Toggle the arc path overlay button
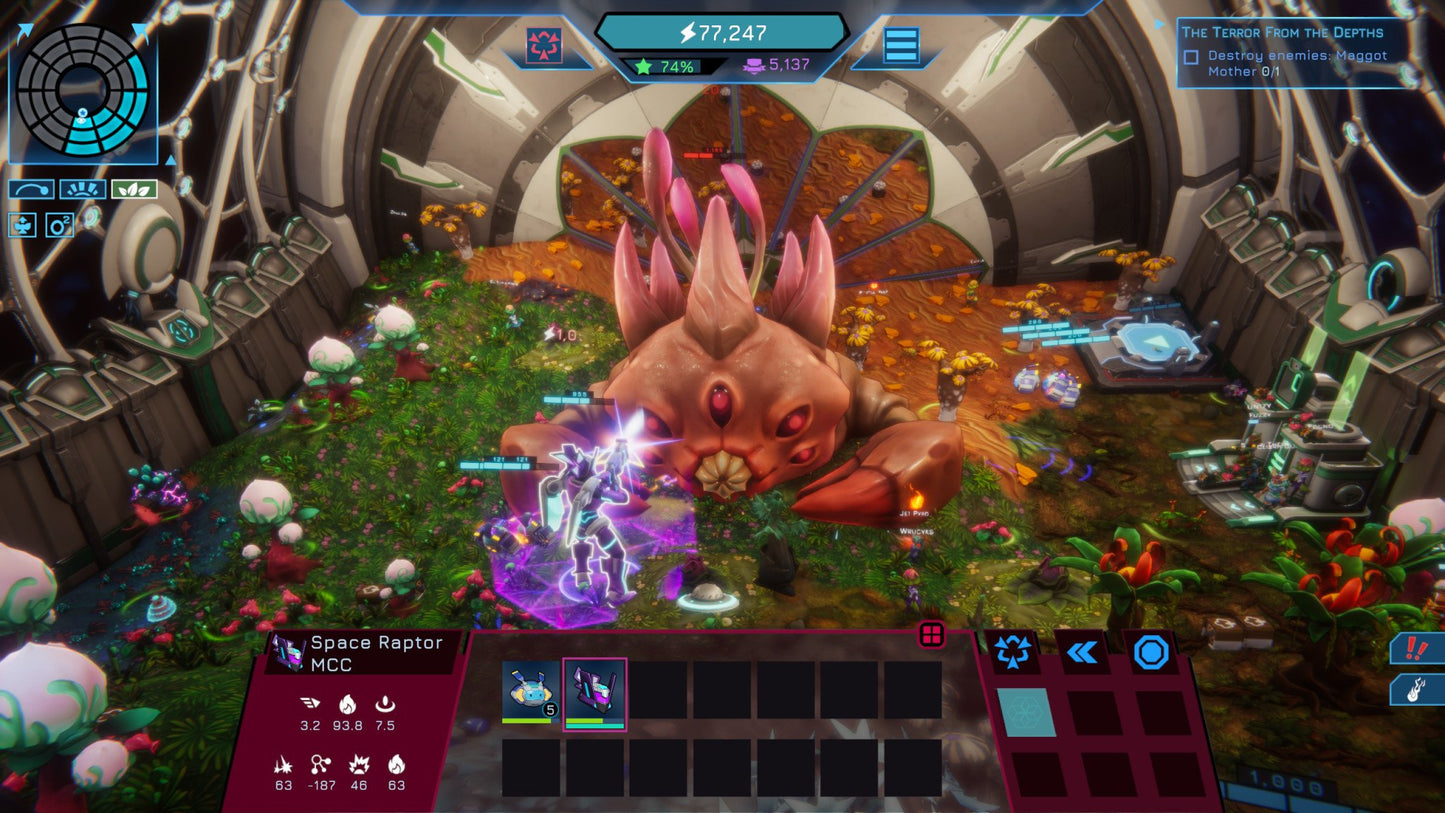The height and width of the screenshot is (813, 1445). [x=31, y=189]
